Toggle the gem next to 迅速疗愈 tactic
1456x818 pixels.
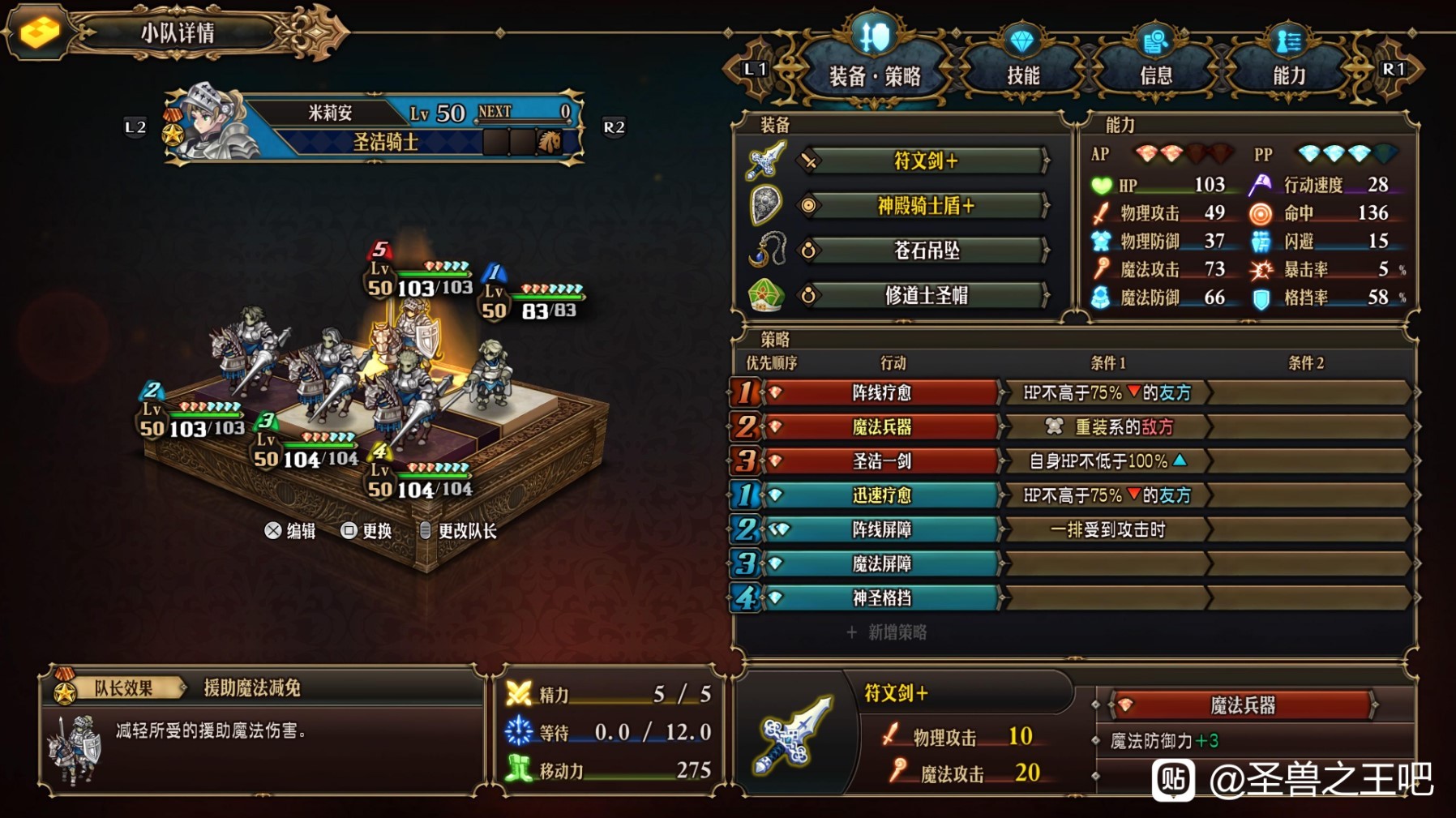[776, 495]
